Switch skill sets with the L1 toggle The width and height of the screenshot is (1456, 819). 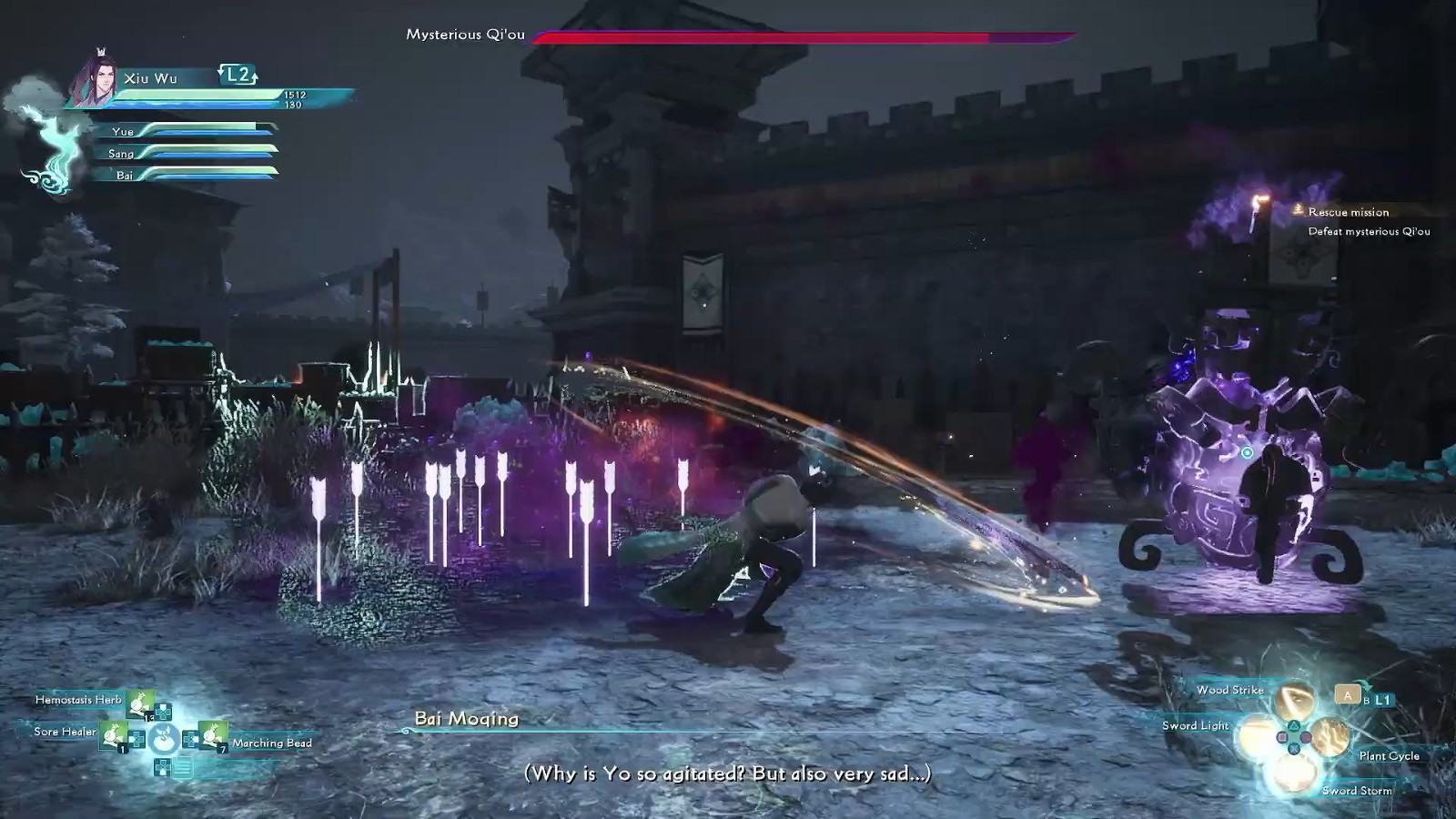1383,700
